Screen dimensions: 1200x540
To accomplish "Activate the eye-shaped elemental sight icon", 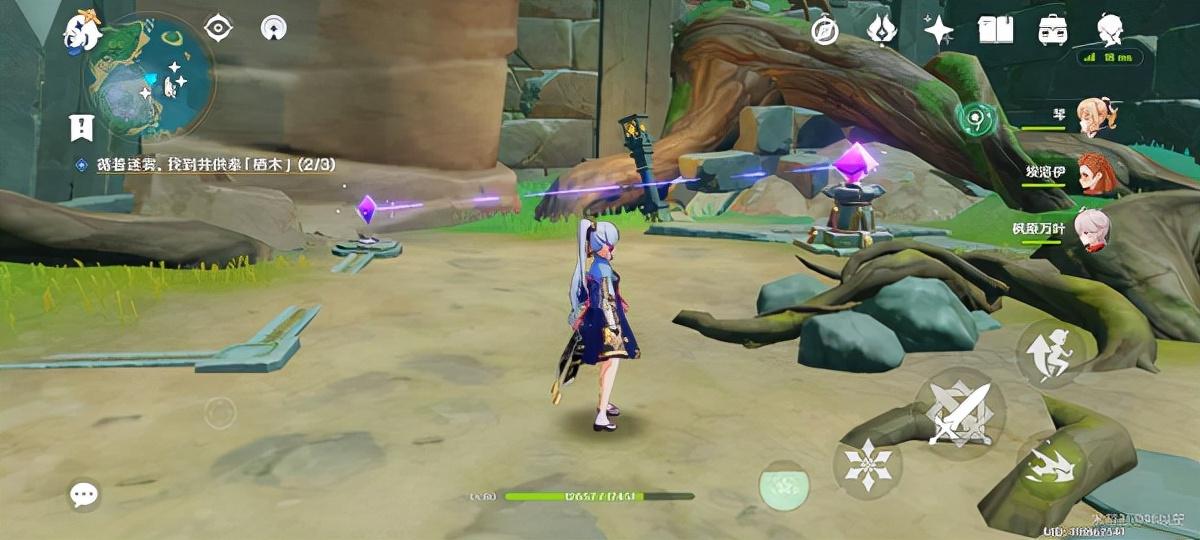I will (217, 28).
